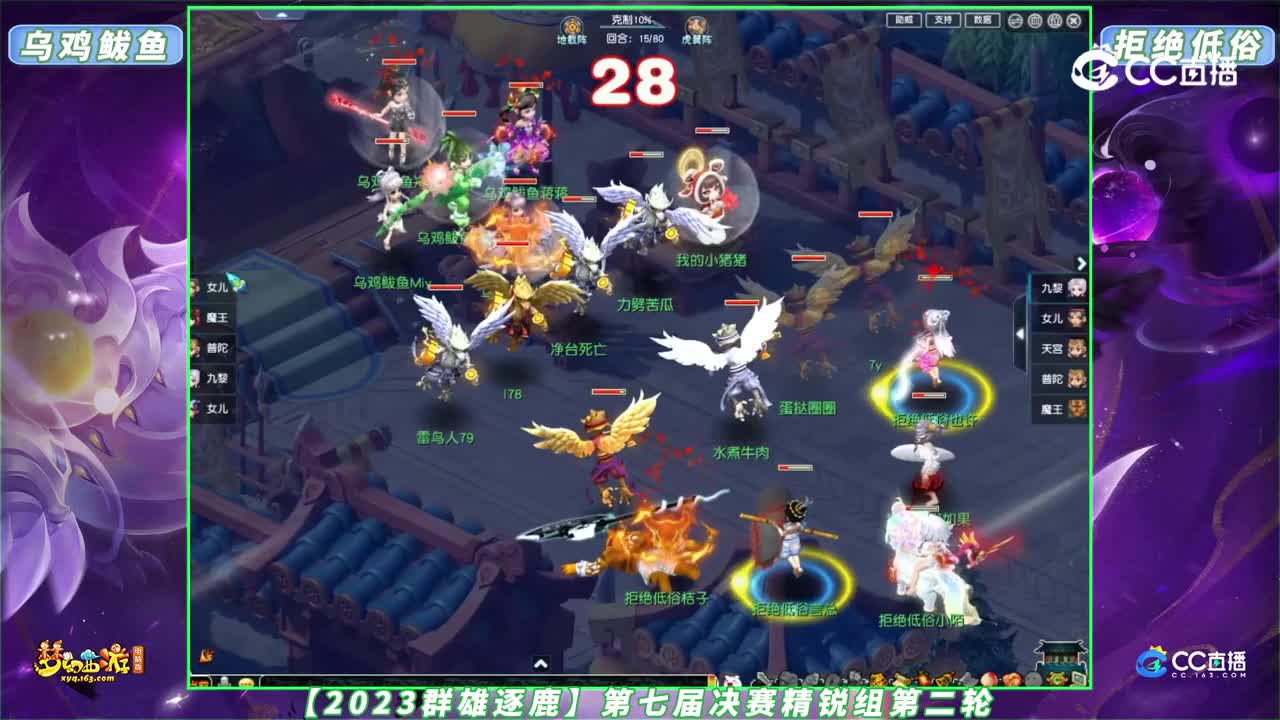The height and width of the screenshot is (720, 1280).
Task: Expand the right panel with the arrow chevron
Action: click(1079, 262)
